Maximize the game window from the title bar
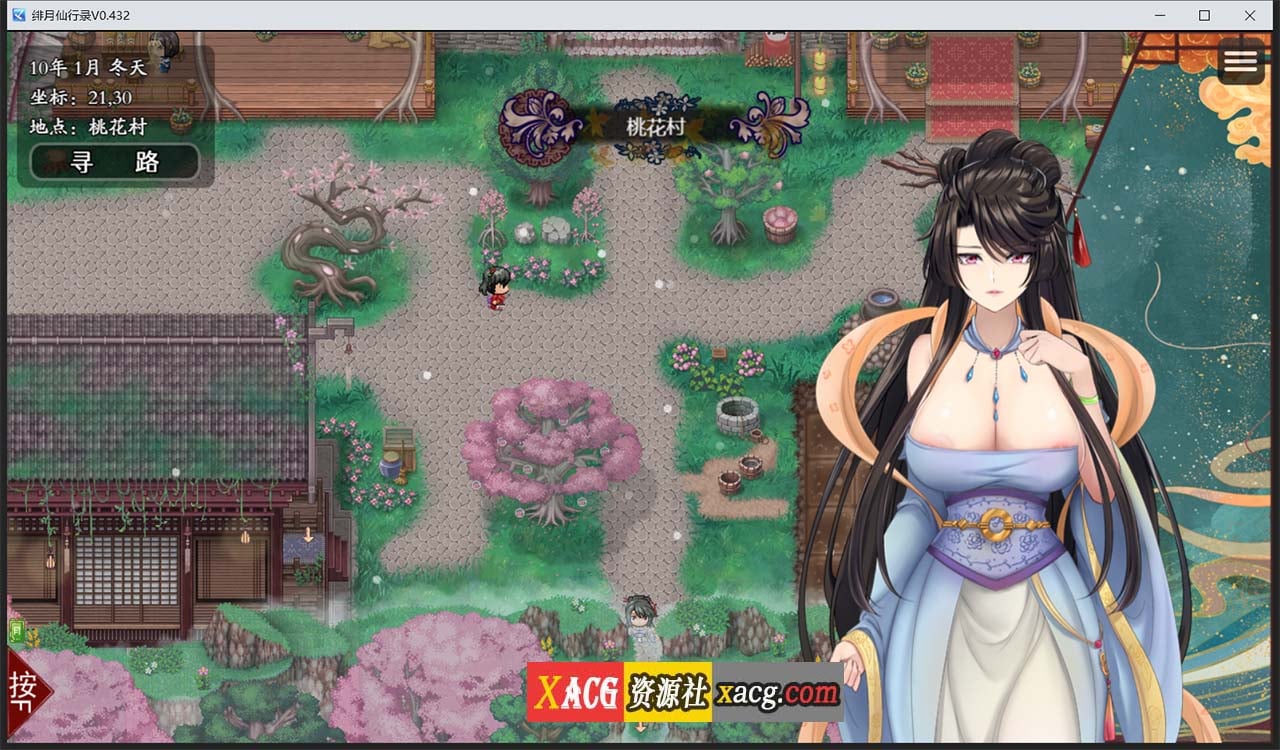Viewport: 1280px width, 750px height. (1205, 15)
